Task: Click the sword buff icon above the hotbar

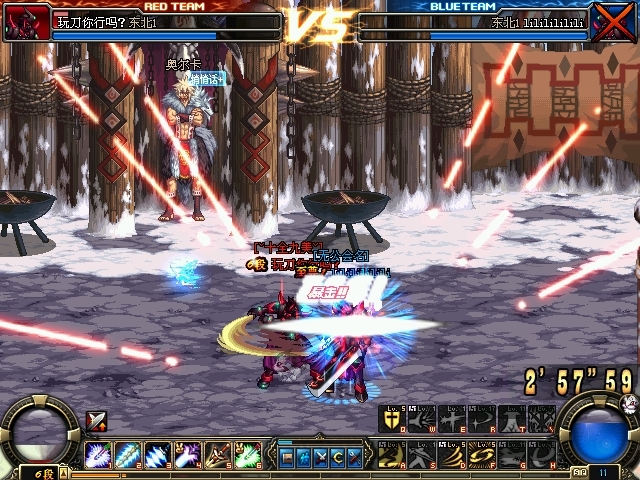Action: 96,421
